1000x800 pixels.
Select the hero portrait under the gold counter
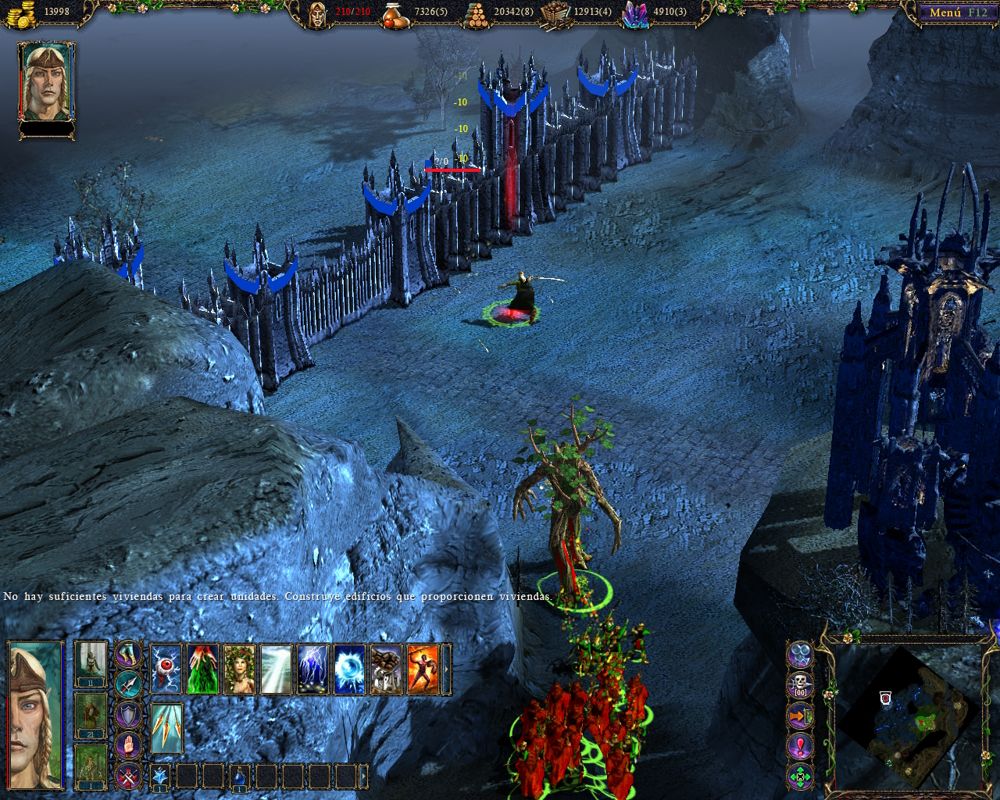pos(46,81)
